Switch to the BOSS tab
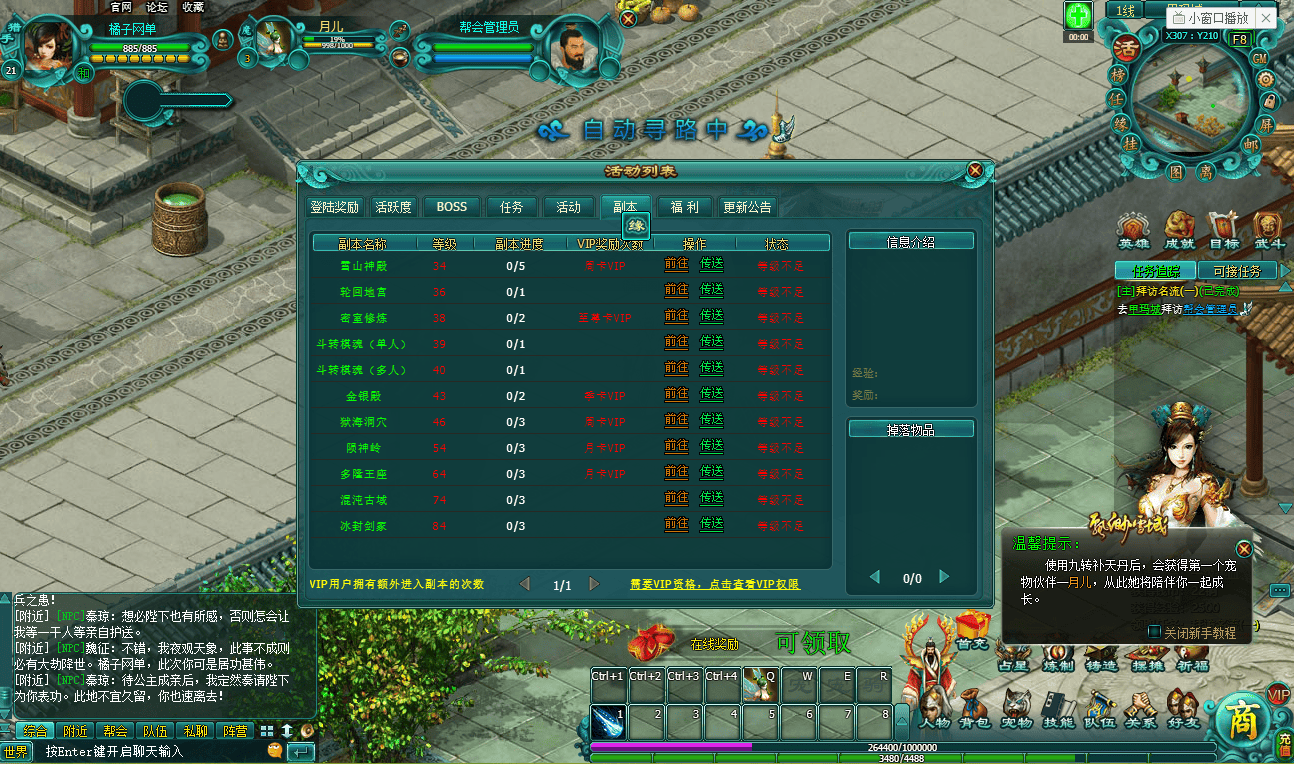This screenshot has width=1294, height=764. tap(452, 207)
